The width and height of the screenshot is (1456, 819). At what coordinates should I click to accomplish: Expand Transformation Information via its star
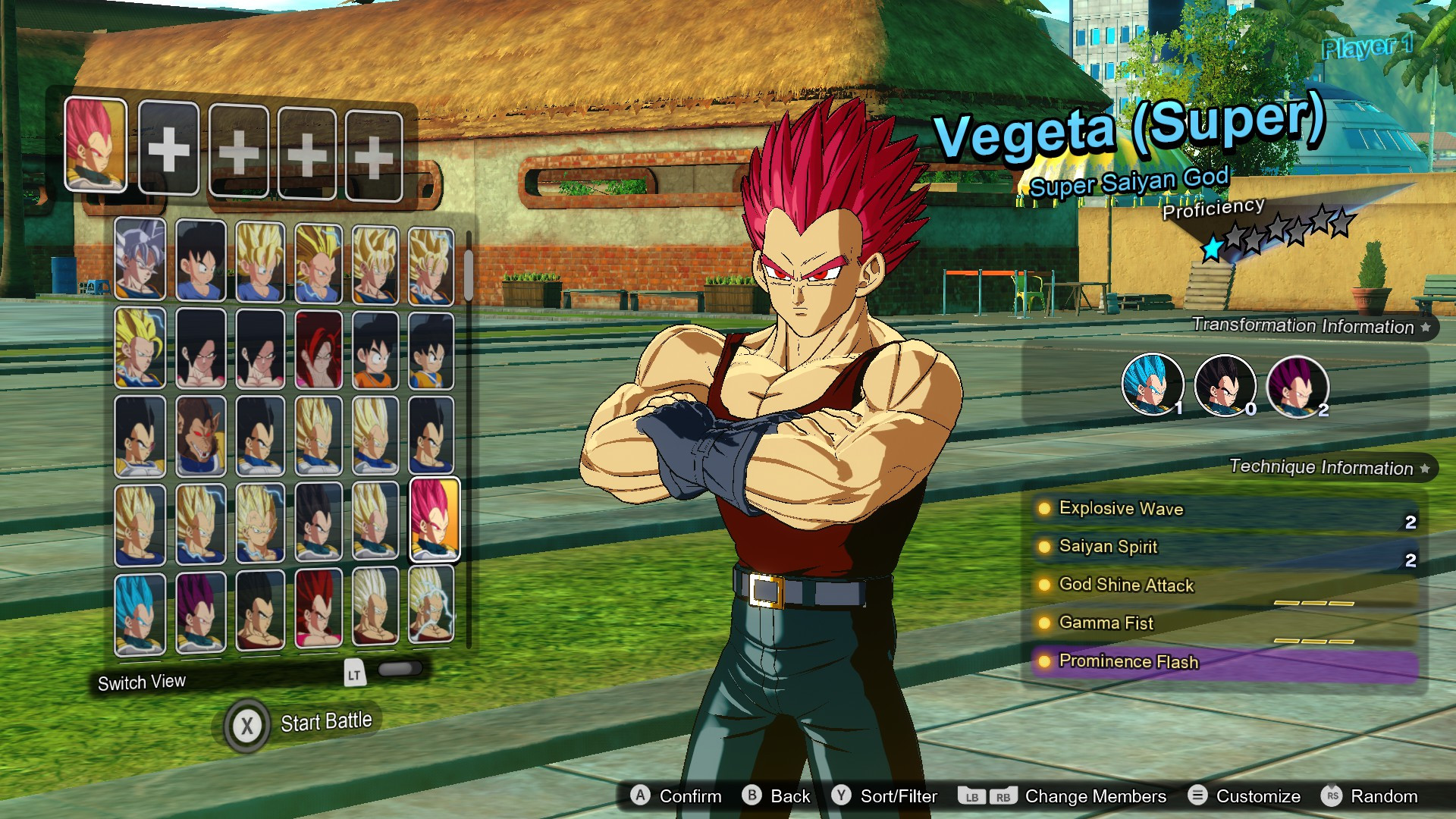[1426, 328]
